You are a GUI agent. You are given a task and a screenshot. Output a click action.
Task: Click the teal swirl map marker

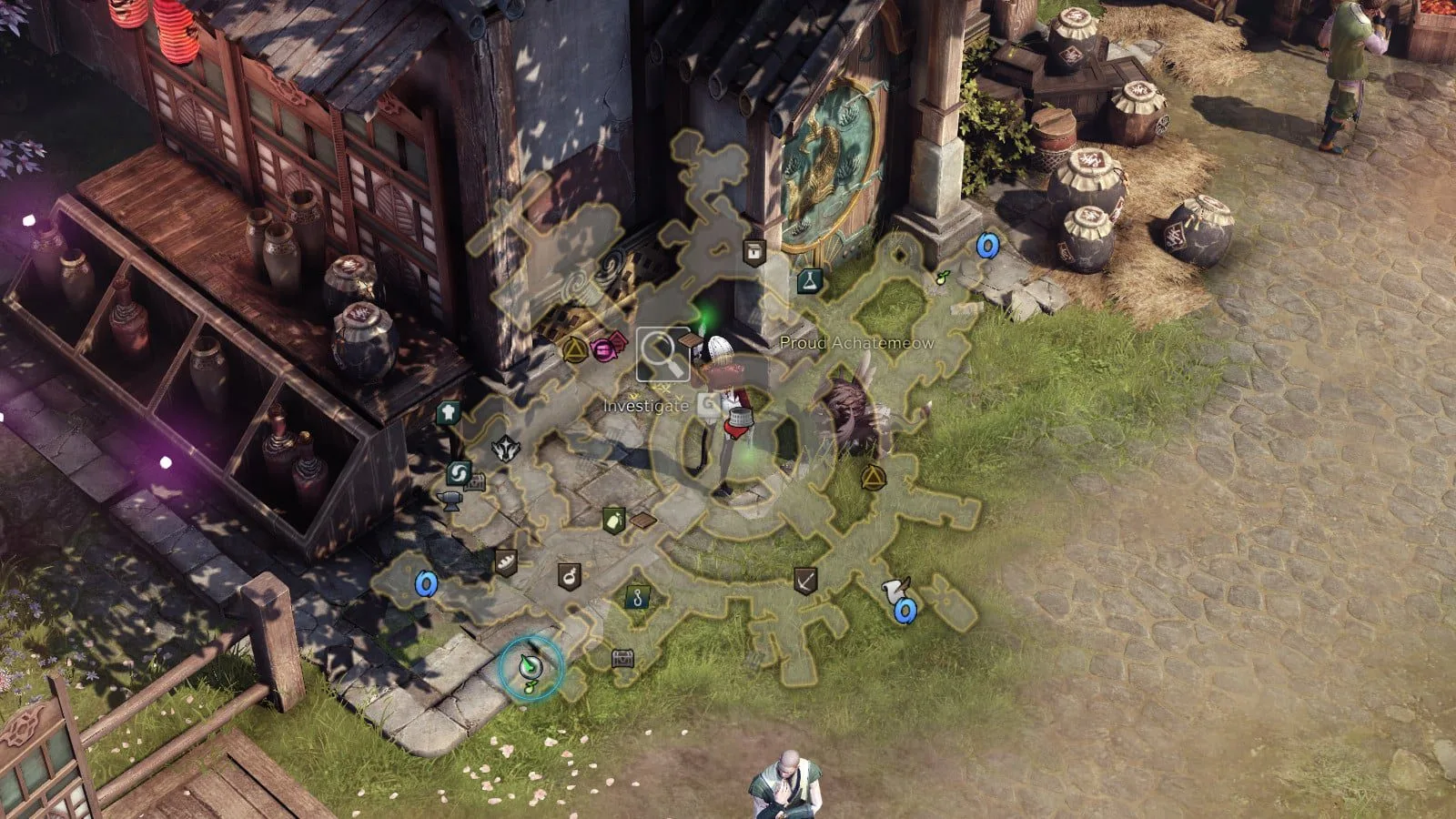pos(458,473)
